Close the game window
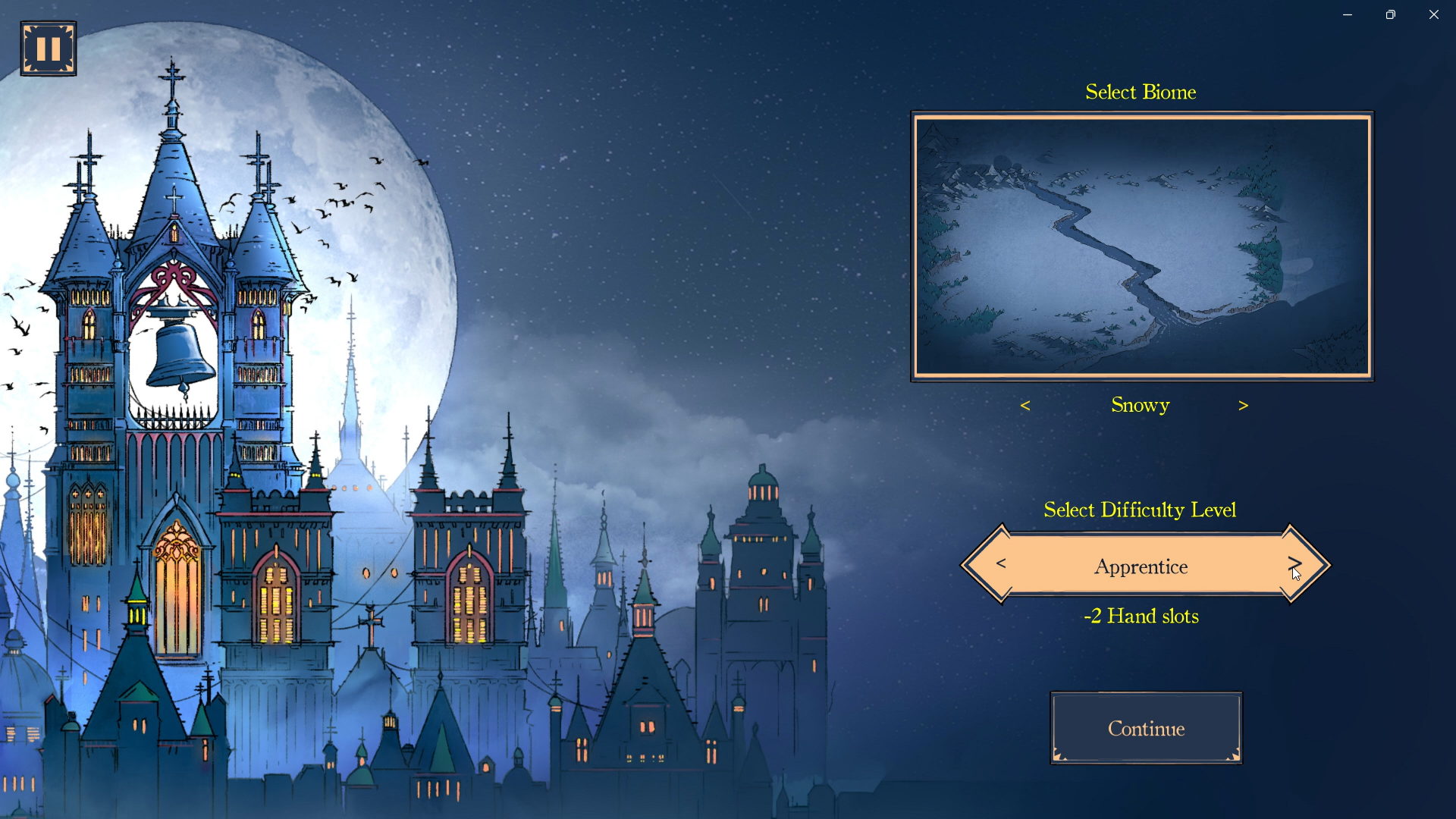This screenshot has height=819, width=1456. pos(1434,15)
